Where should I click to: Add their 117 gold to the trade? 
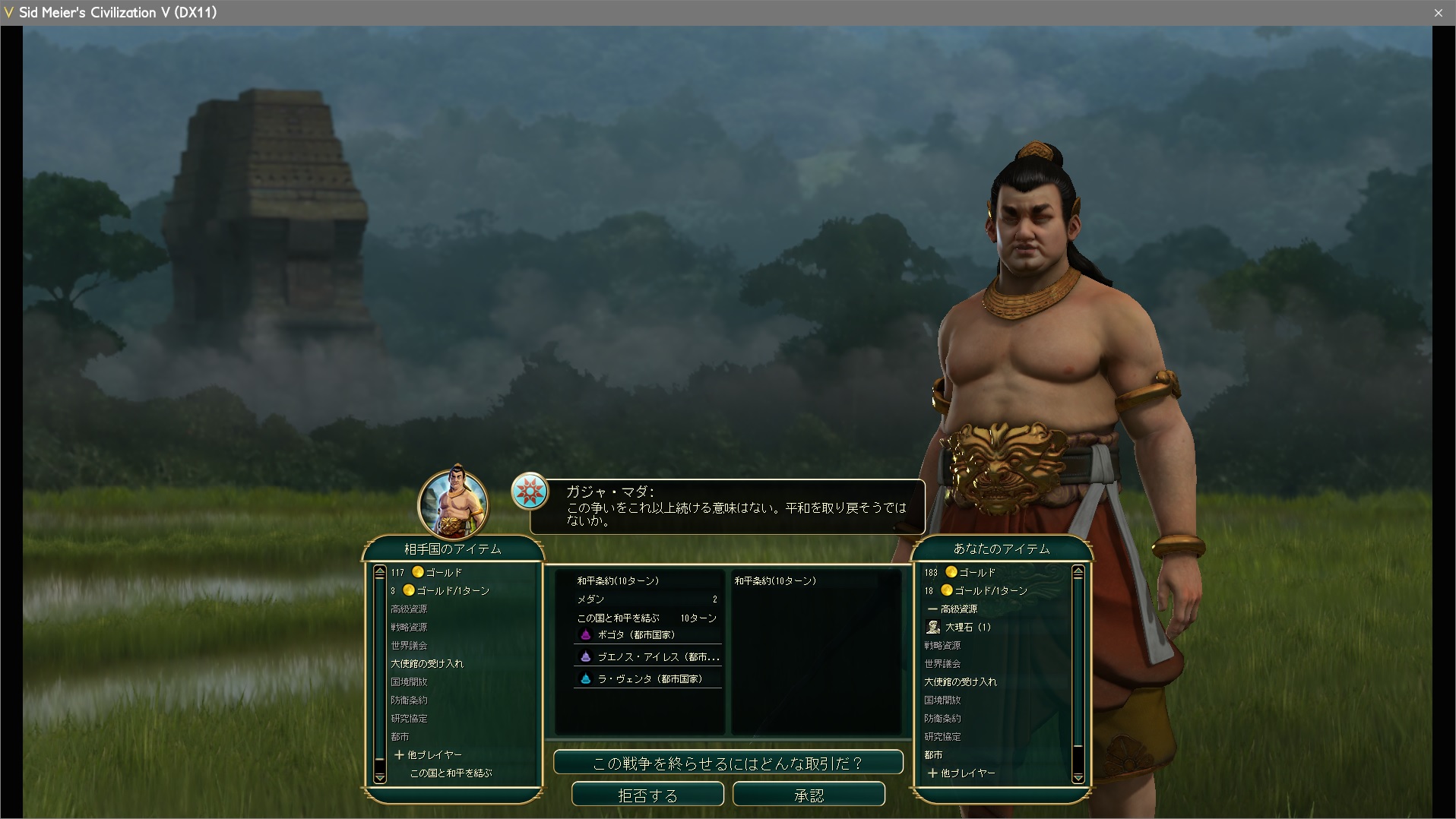point(437,572)
